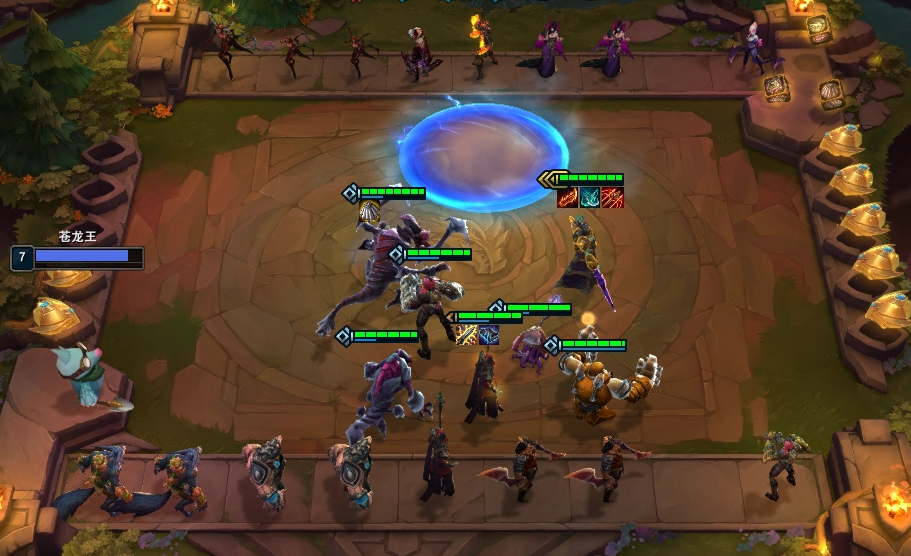This screenshot has height=556, width=911.
Task: Click the golden sword item icon
Action: pos(466,335)
